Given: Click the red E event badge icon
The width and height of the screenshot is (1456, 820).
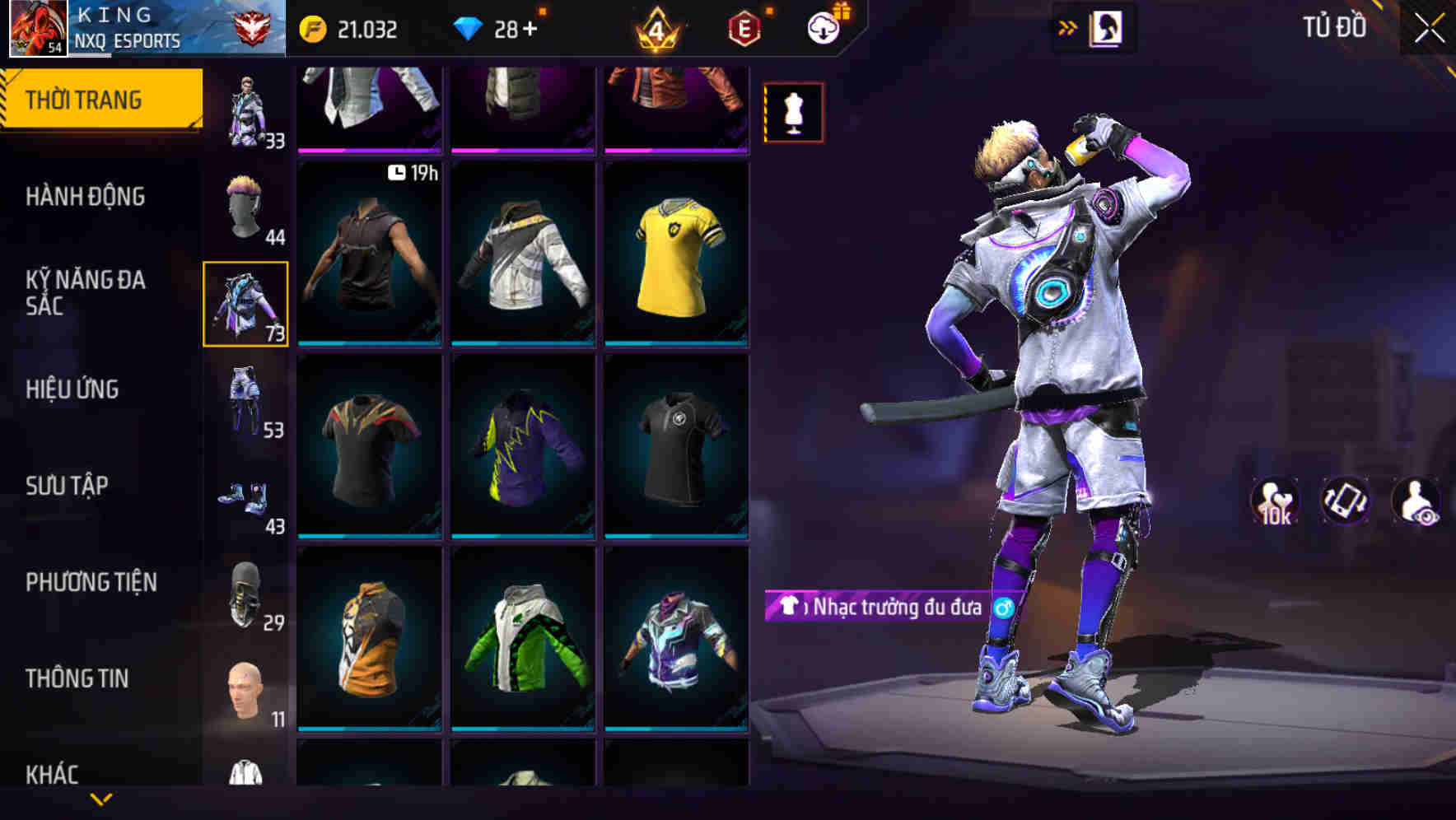Looking at the screenshot, I should (741, 30).
